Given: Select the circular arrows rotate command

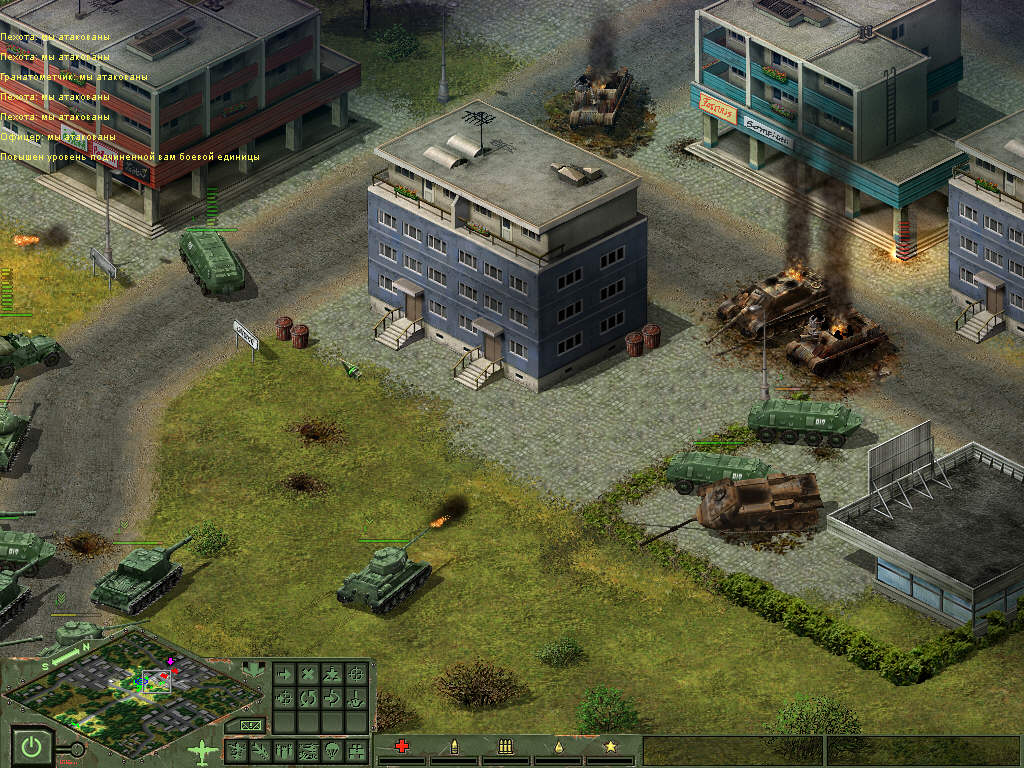Looking at the screenshot, I should (308, 697).
